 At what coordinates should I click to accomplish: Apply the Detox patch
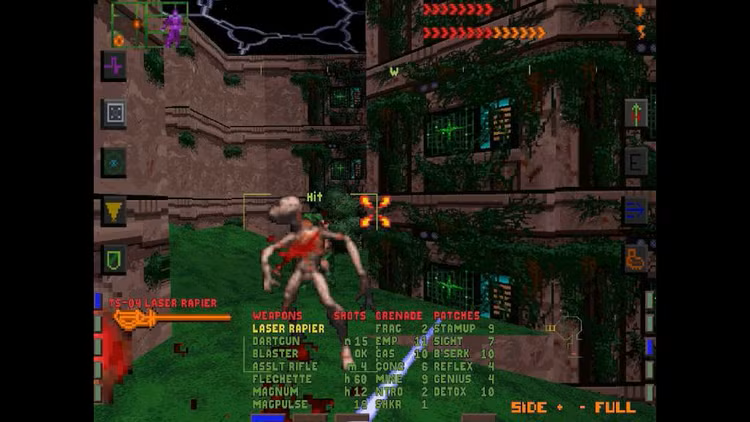pos(452,392)
